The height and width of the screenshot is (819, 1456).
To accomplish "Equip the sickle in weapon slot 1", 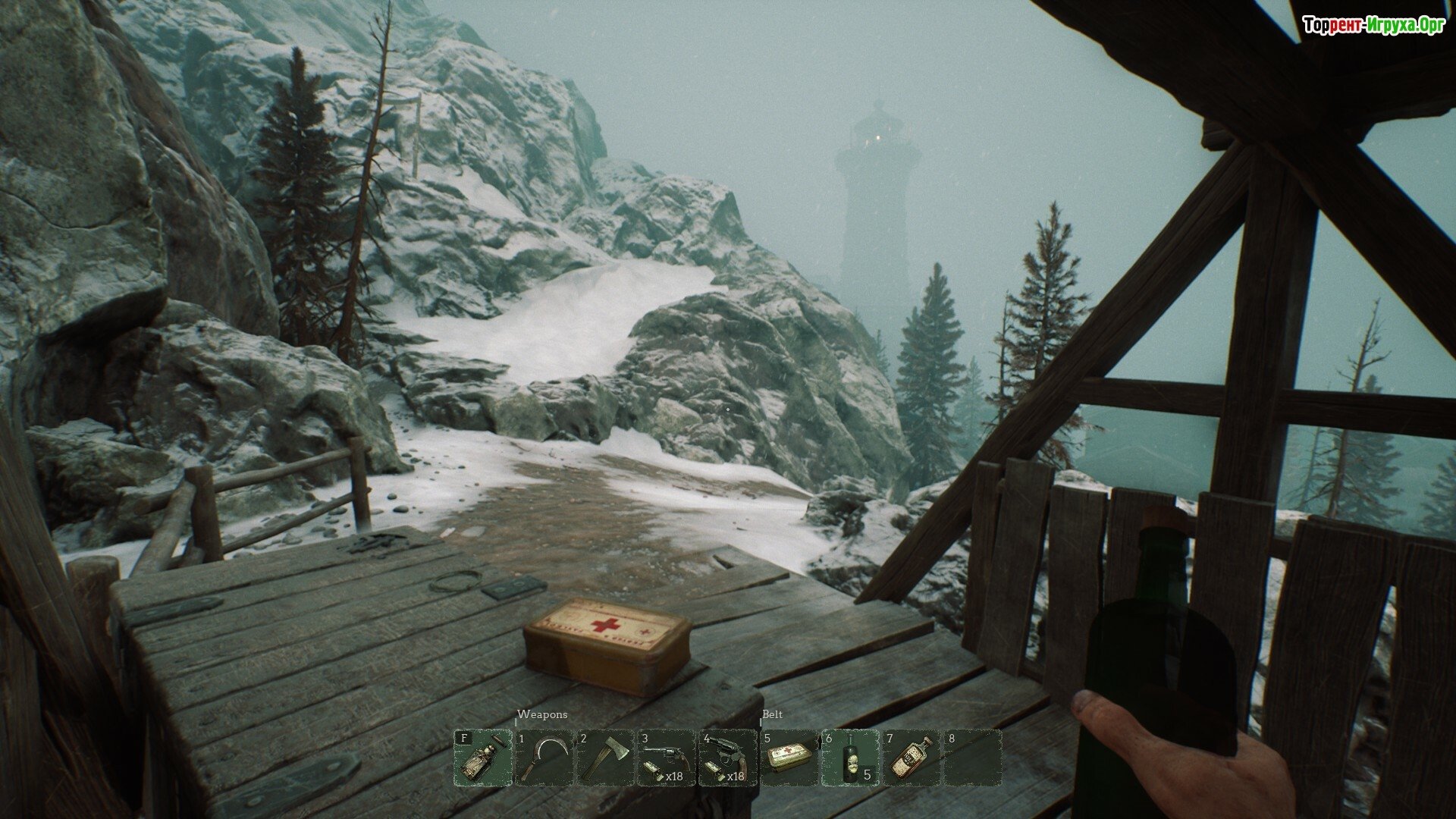I will click(x=544, y=758).
